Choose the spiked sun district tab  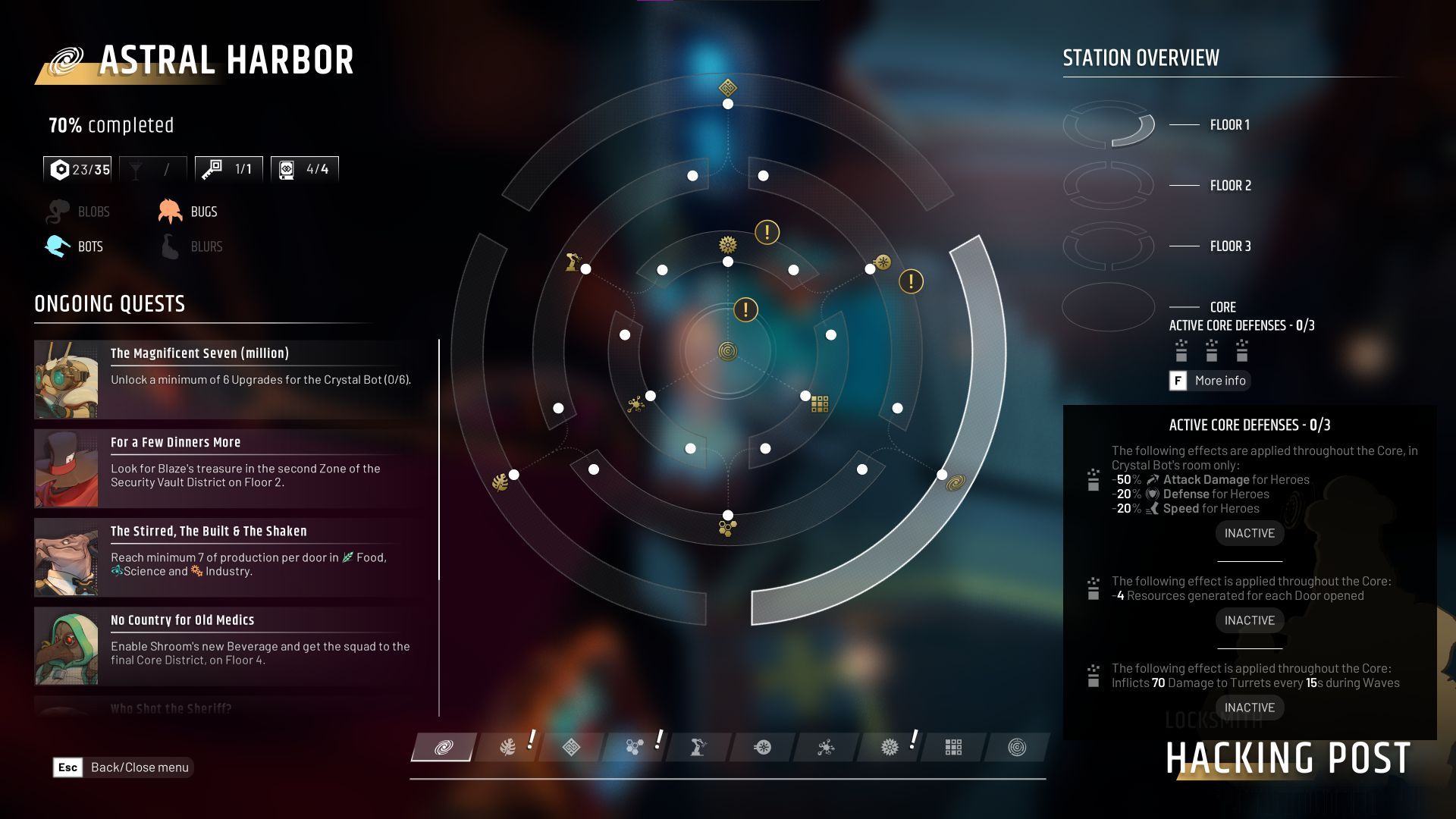click(890, 748)
